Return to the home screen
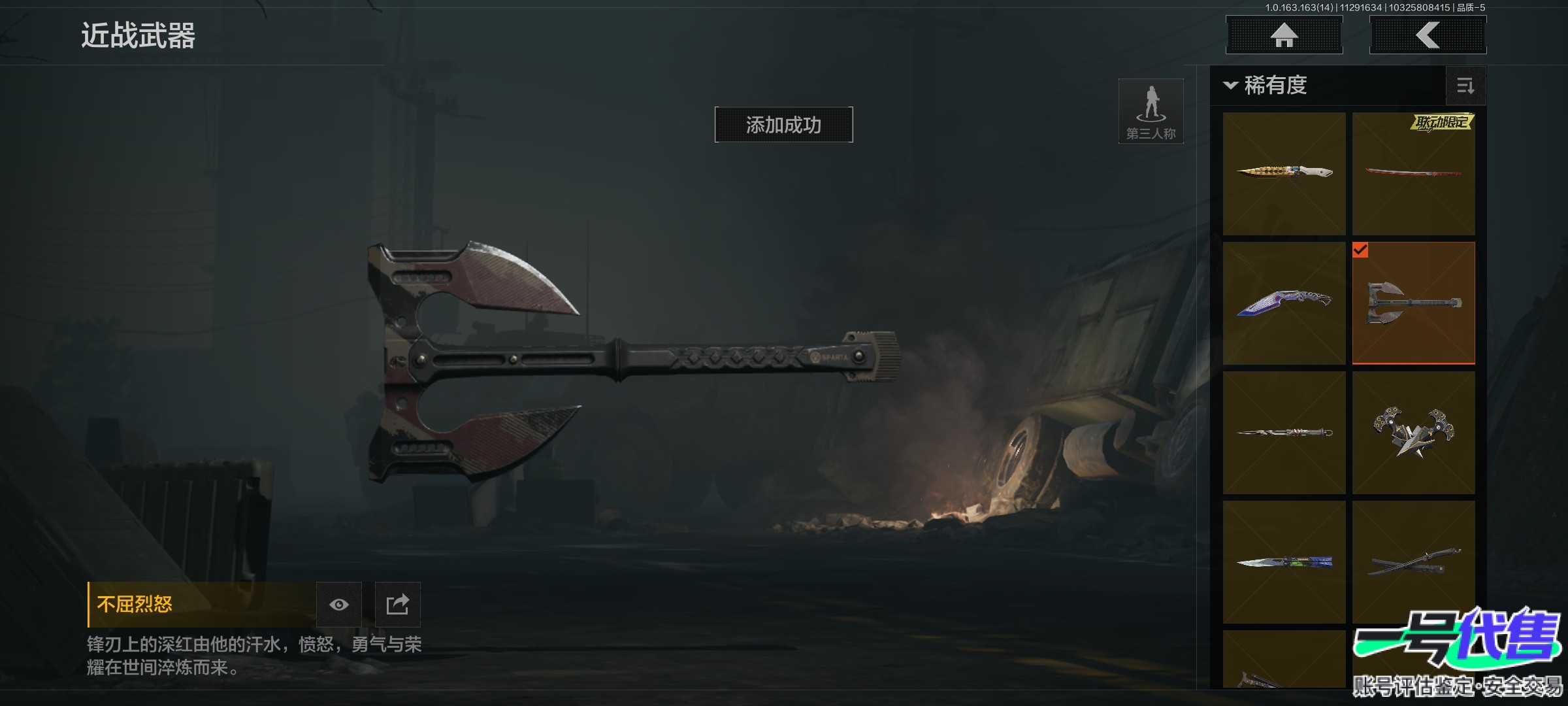This screenshot has height=706, width=1568. (x=1284, y=35)
